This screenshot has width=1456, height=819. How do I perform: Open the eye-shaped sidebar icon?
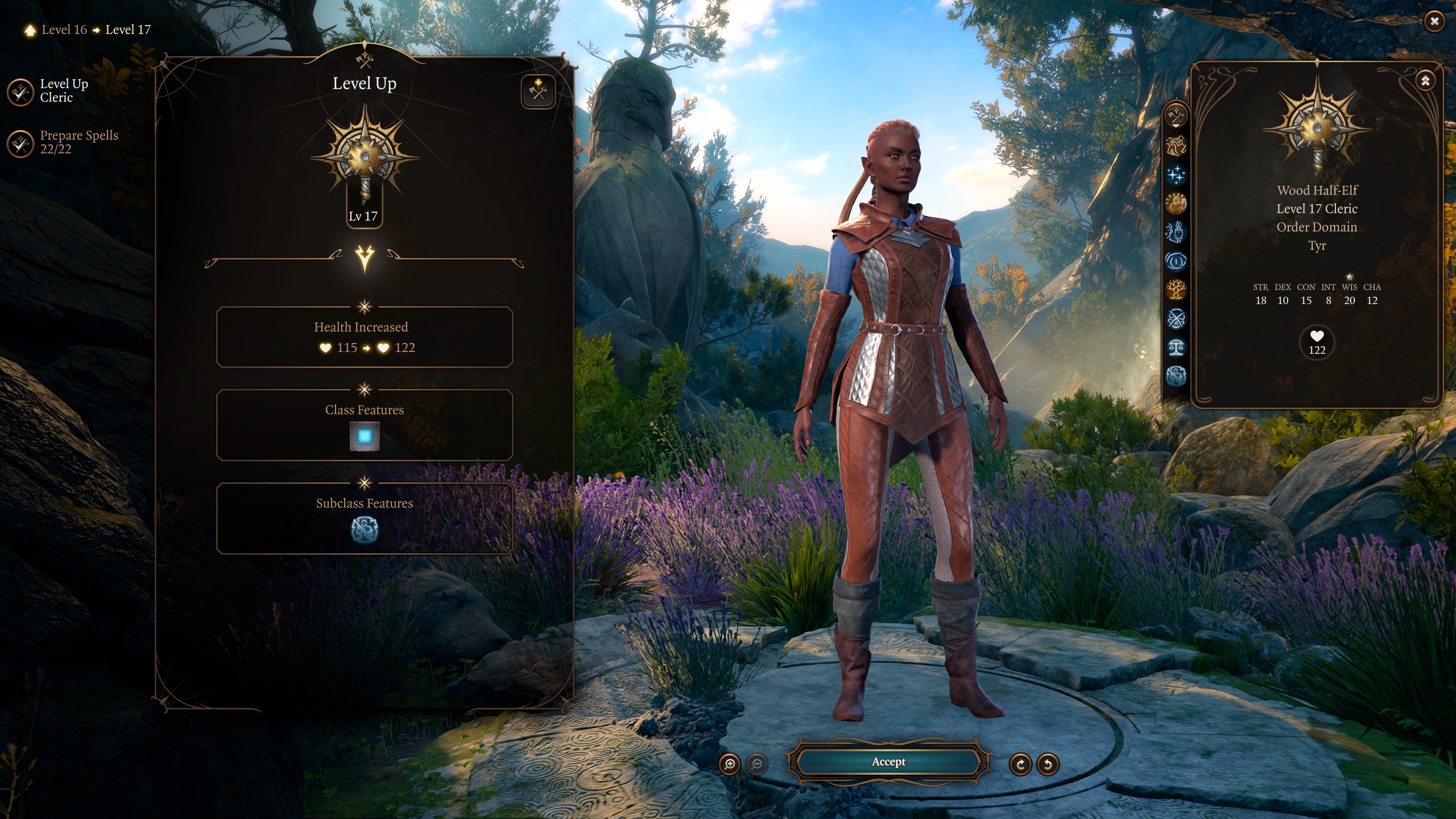(x=1176, y=261)
